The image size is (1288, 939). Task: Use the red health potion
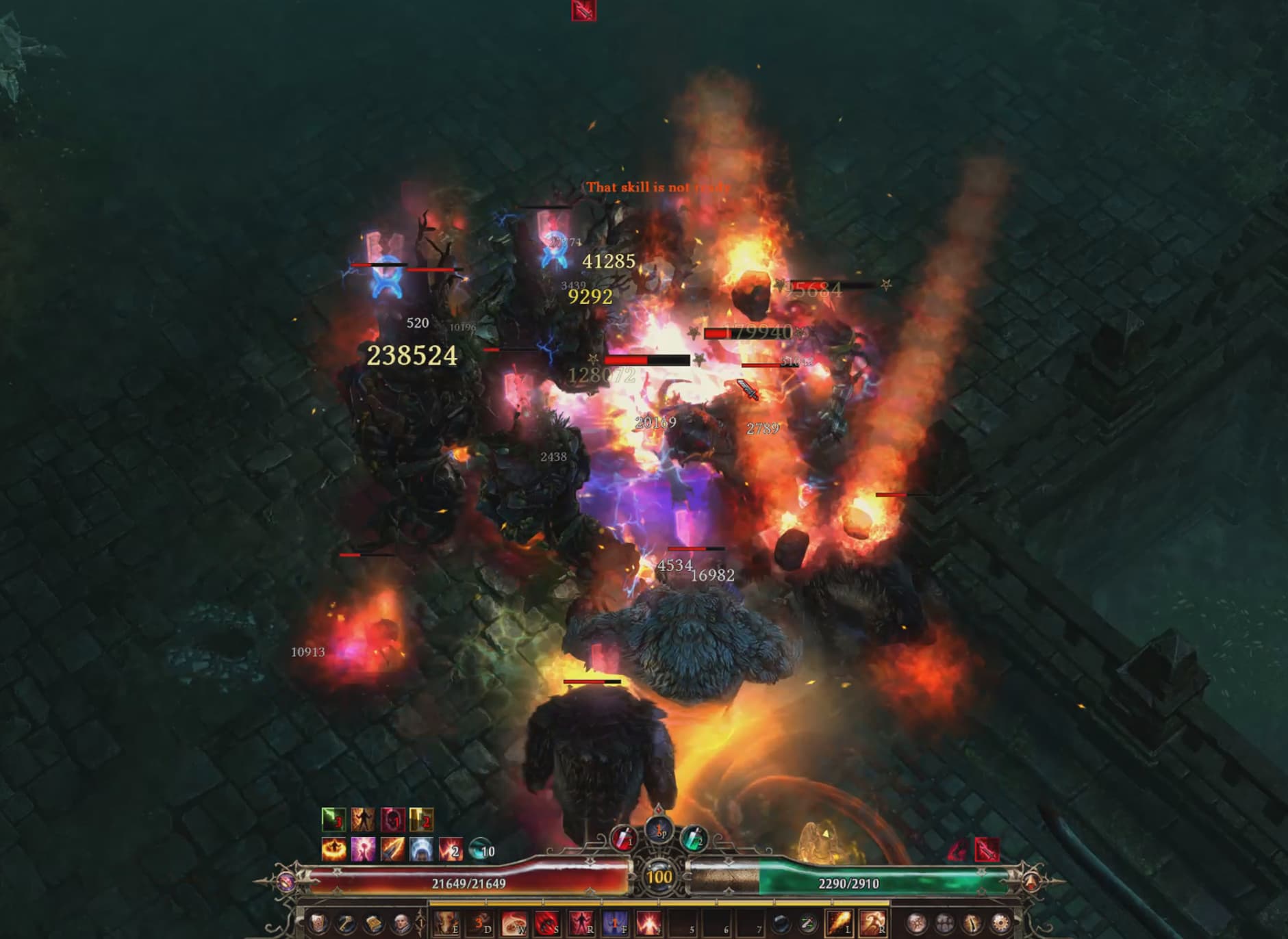(623, 839)
